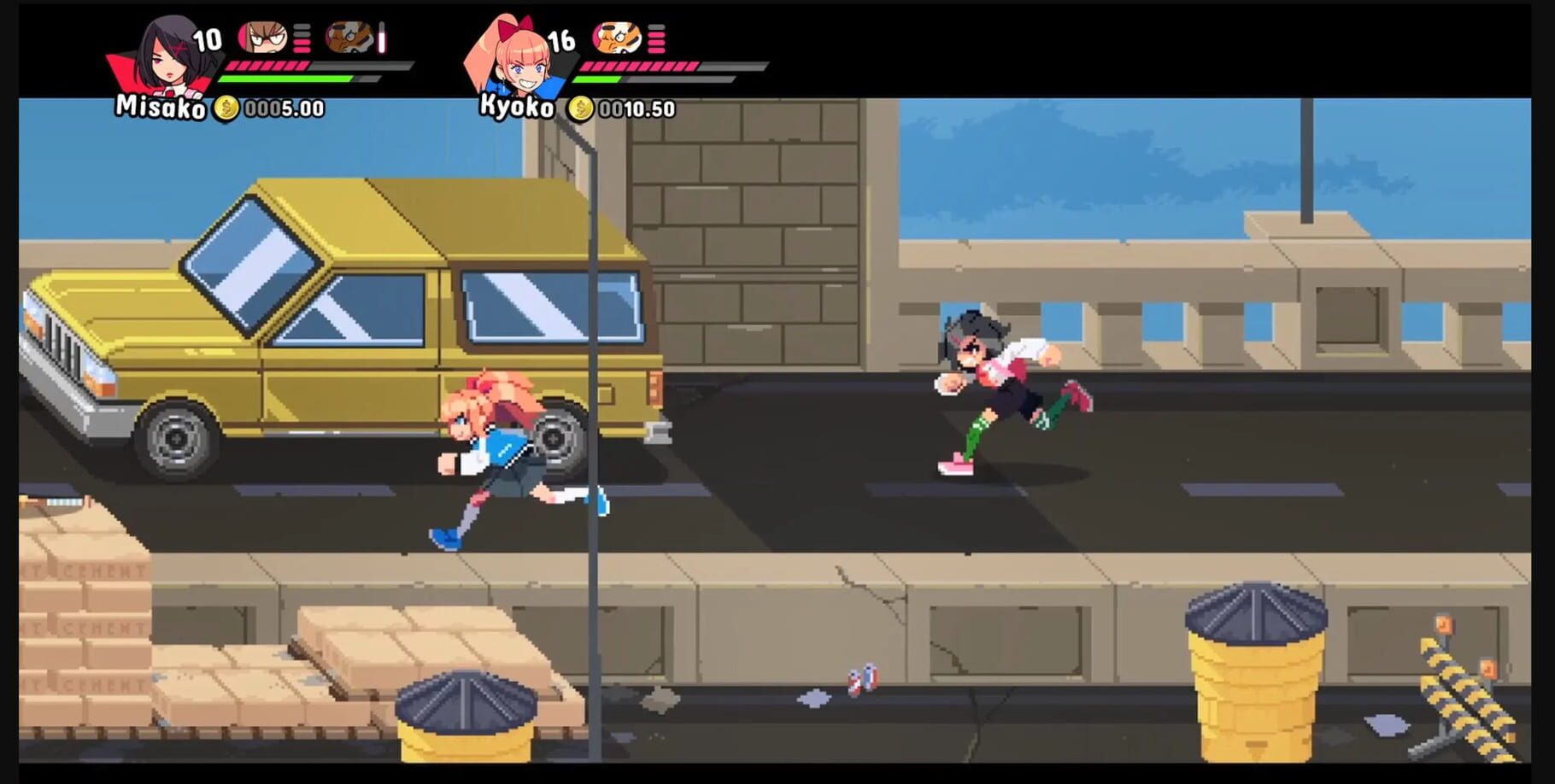Image resolution: width=1555 pixels, height=784 pixels.
Task: Select Kyoko's money total 0010.50
Action: coord(637,108)
